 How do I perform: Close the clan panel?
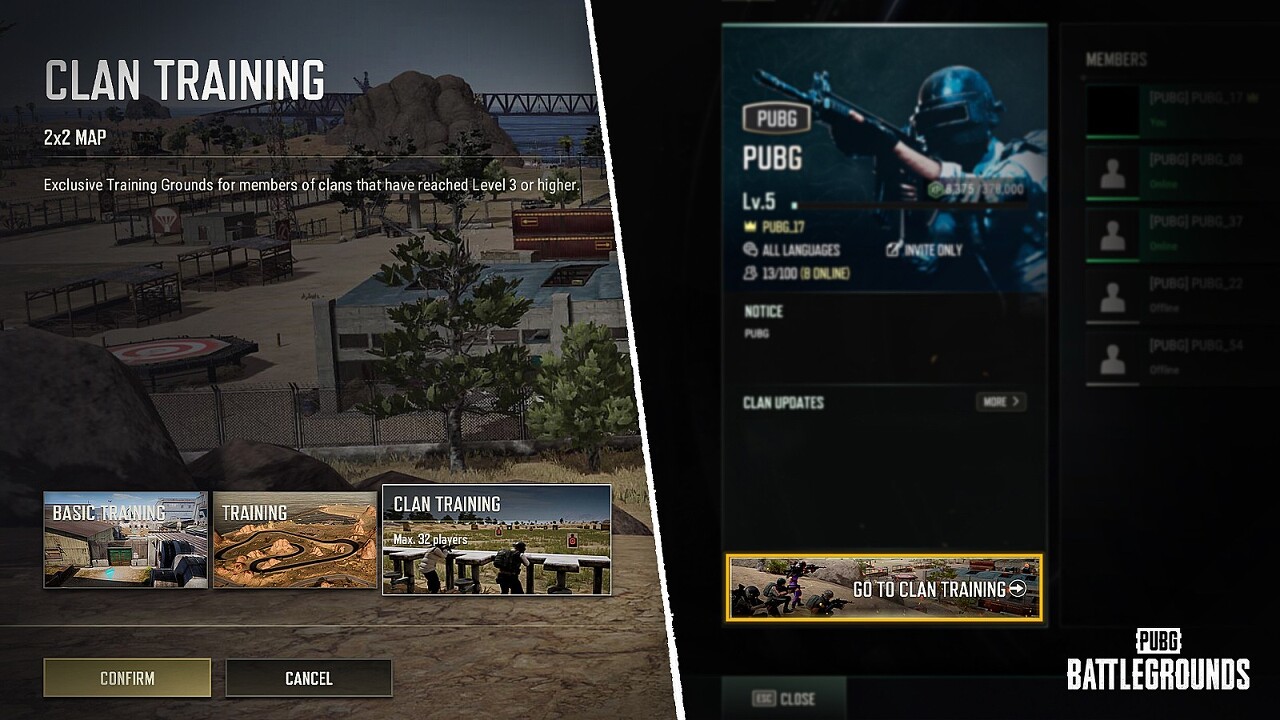pyautogui.click(x=784, y=698)
